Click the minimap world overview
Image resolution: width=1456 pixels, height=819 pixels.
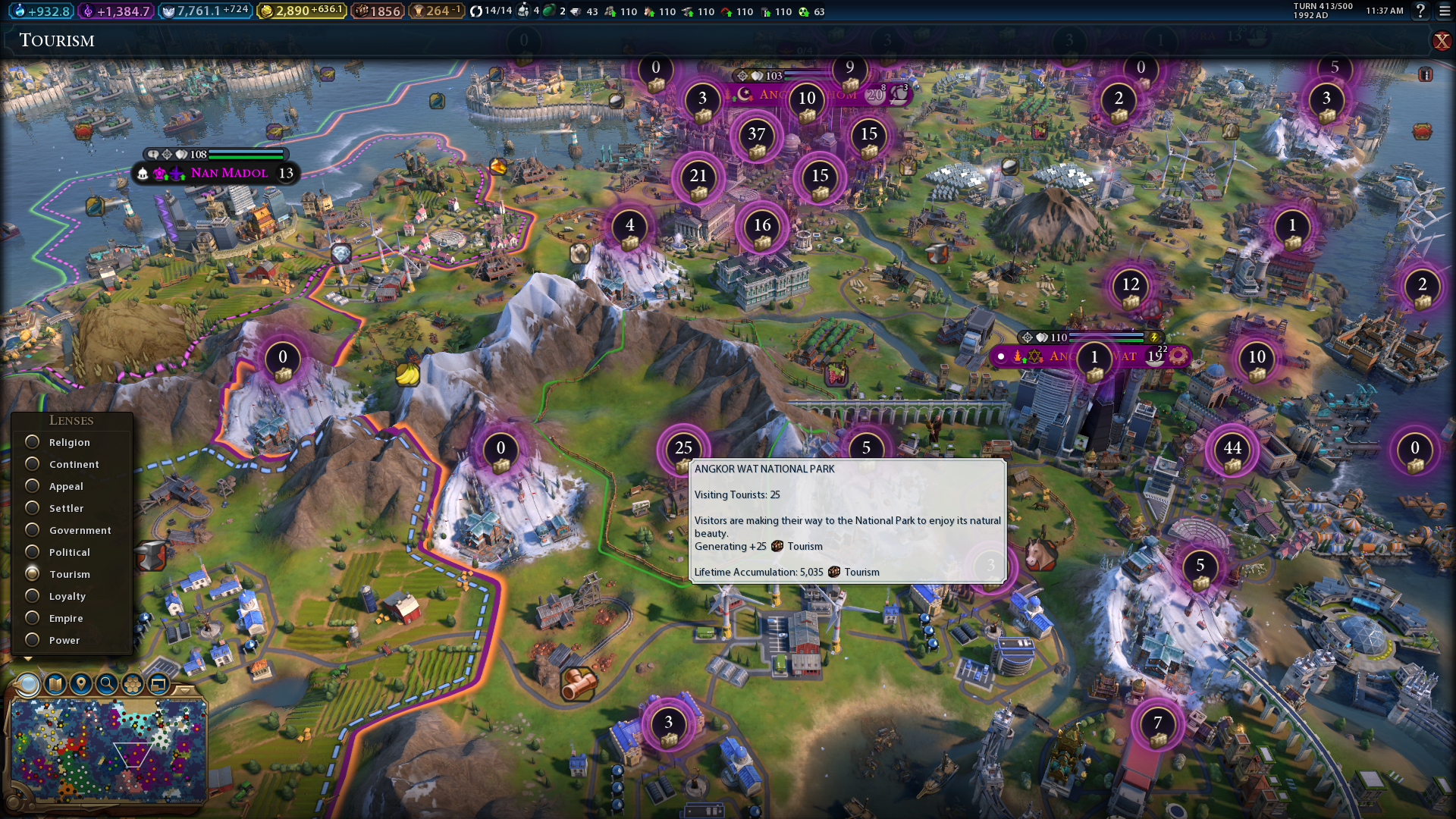(x=108, y=749)
